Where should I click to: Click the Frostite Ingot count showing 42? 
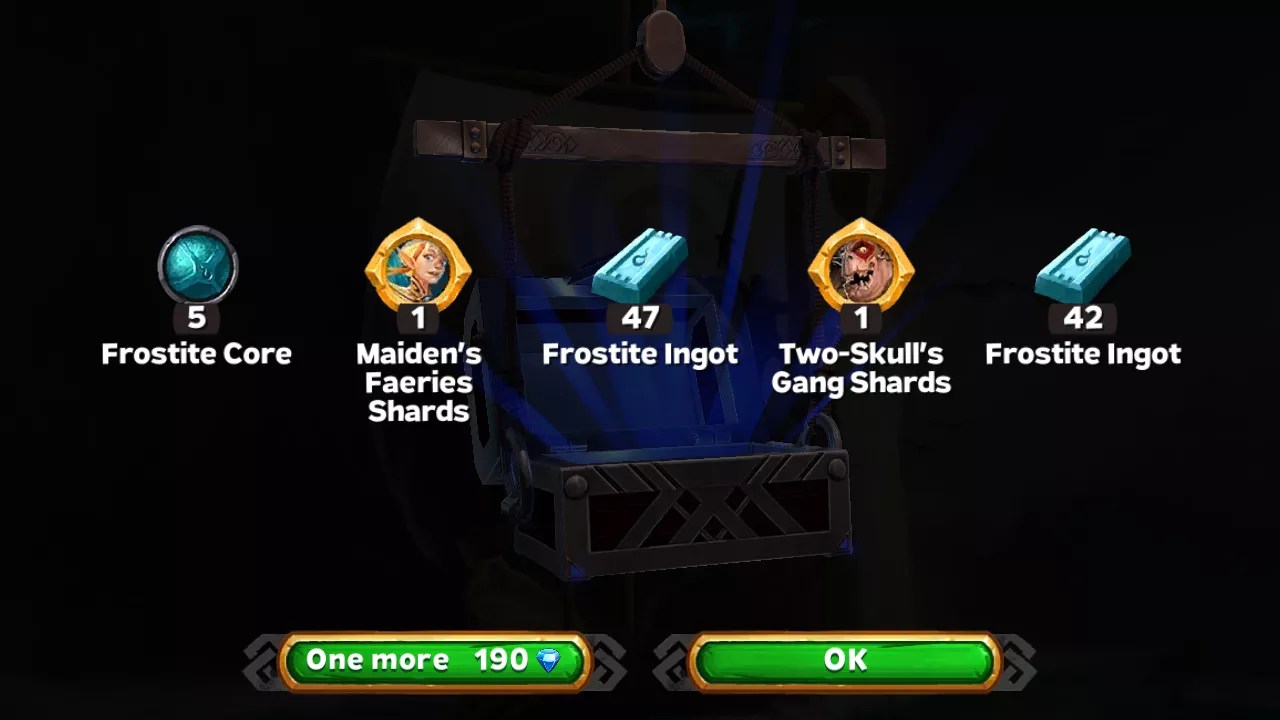coord(1083,318)
